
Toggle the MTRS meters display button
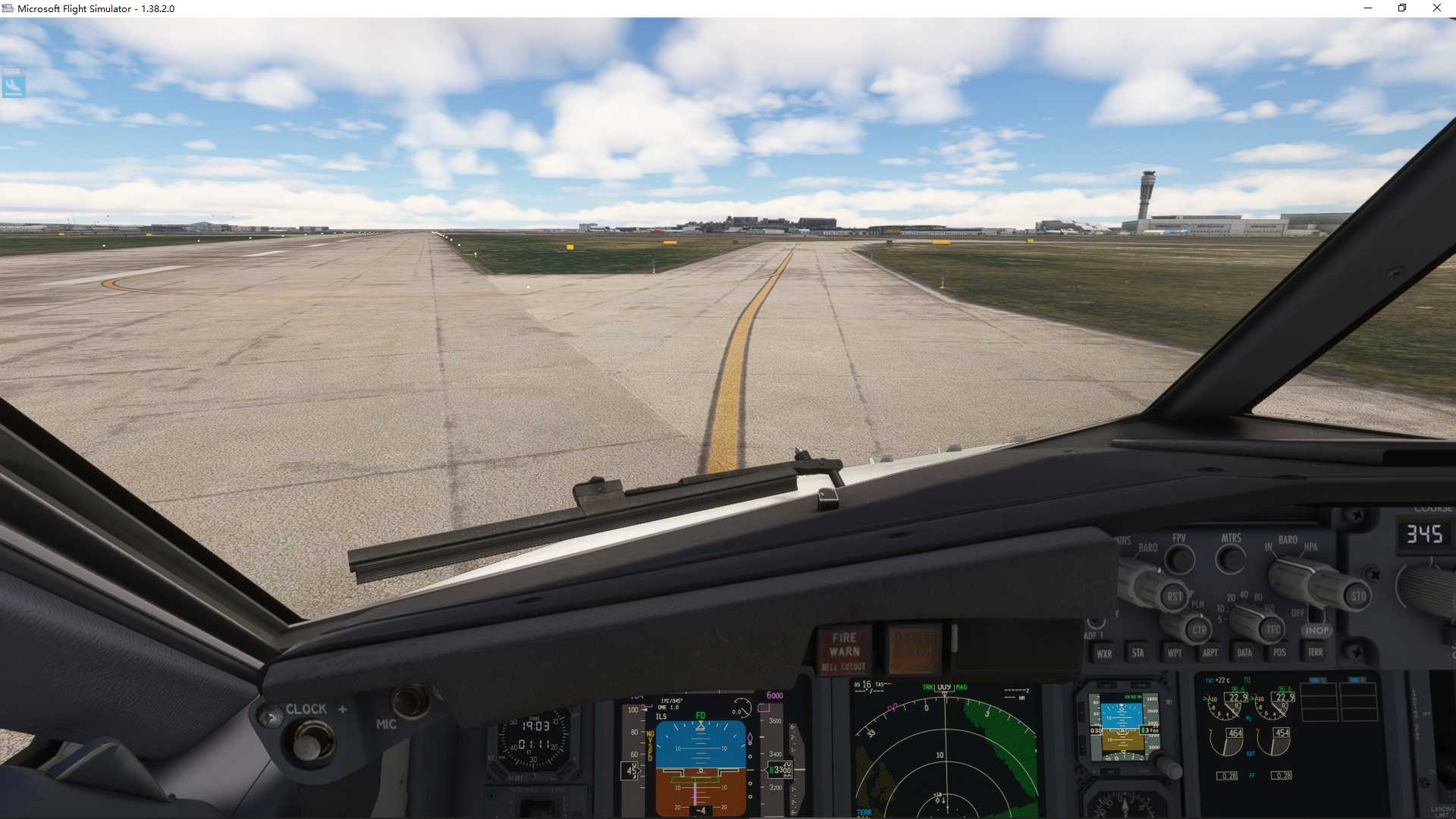coord(1230,560)
